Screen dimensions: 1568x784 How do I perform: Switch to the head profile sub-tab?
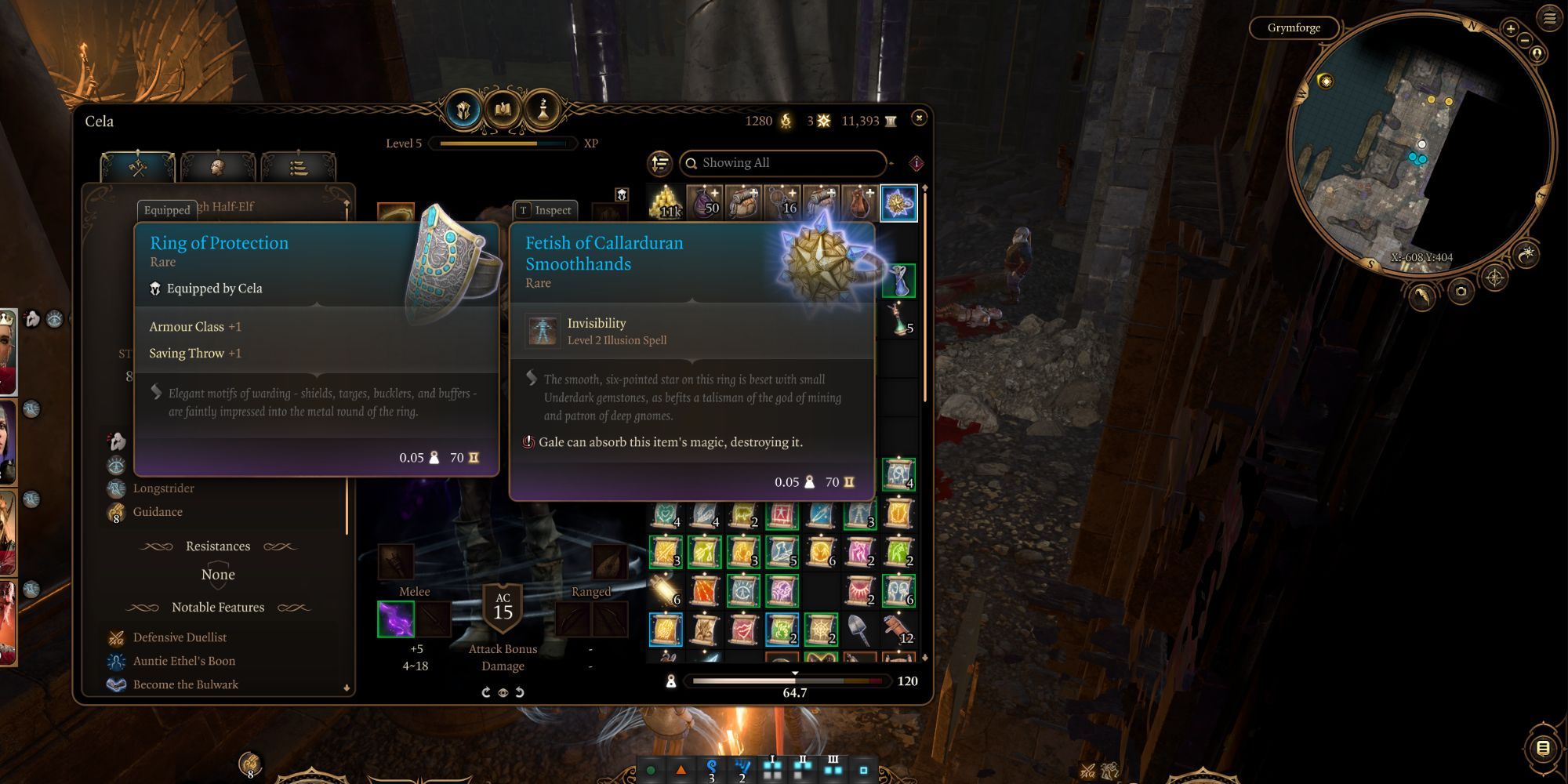point(218,167)
